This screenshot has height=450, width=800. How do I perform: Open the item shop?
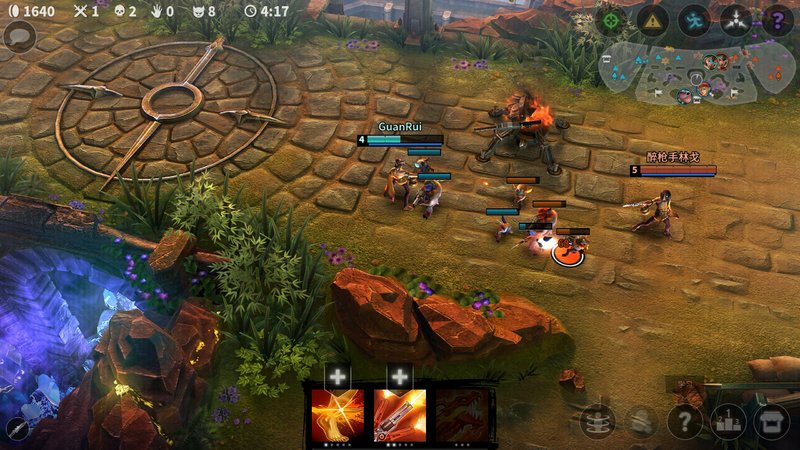coord(771,422)
